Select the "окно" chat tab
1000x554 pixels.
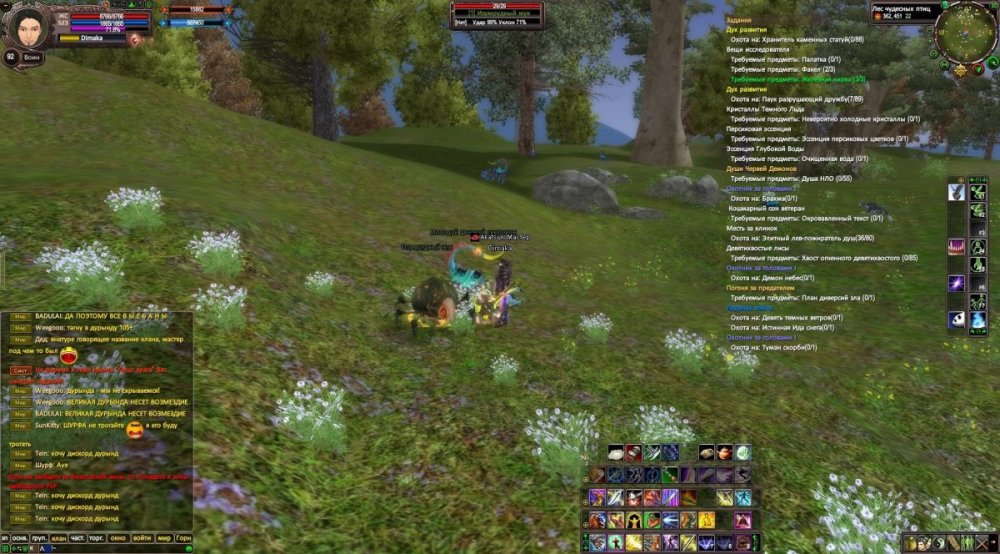tap(119, 538)
